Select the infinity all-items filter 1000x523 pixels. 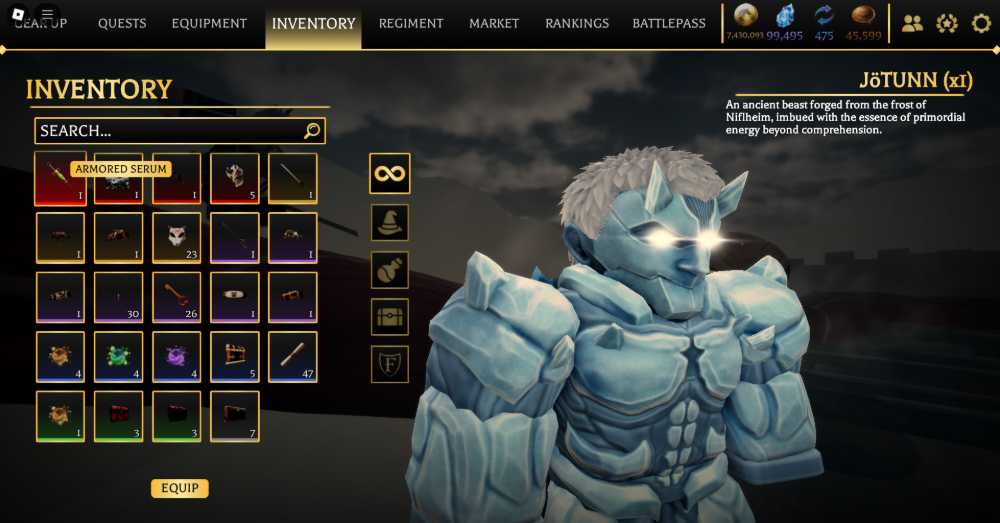pyautogui.click(x=390, y=173)
